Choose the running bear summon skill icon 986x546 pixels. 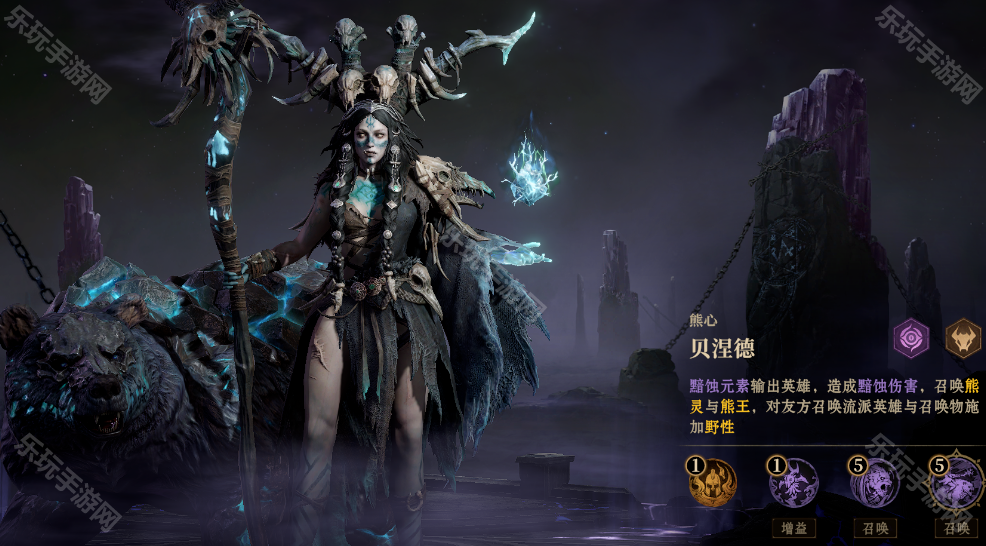click(x=956, y=484)
